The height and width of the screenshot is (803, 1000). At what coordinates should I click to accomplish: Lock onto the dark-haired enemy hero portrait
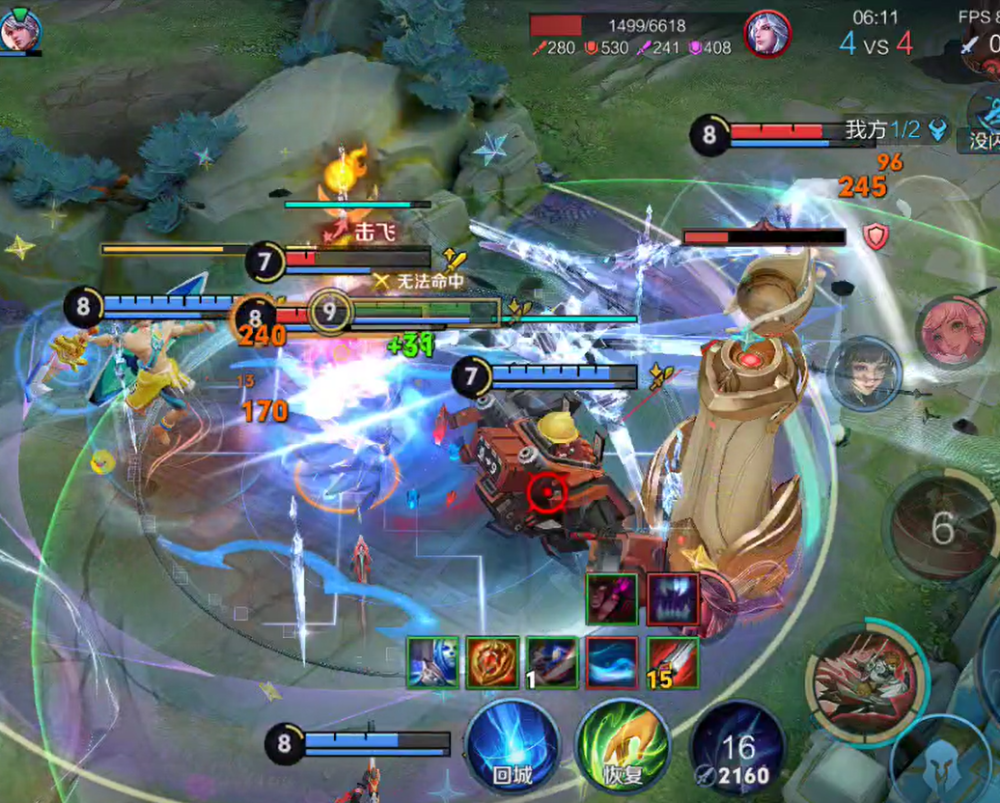(x=865, y=374)
